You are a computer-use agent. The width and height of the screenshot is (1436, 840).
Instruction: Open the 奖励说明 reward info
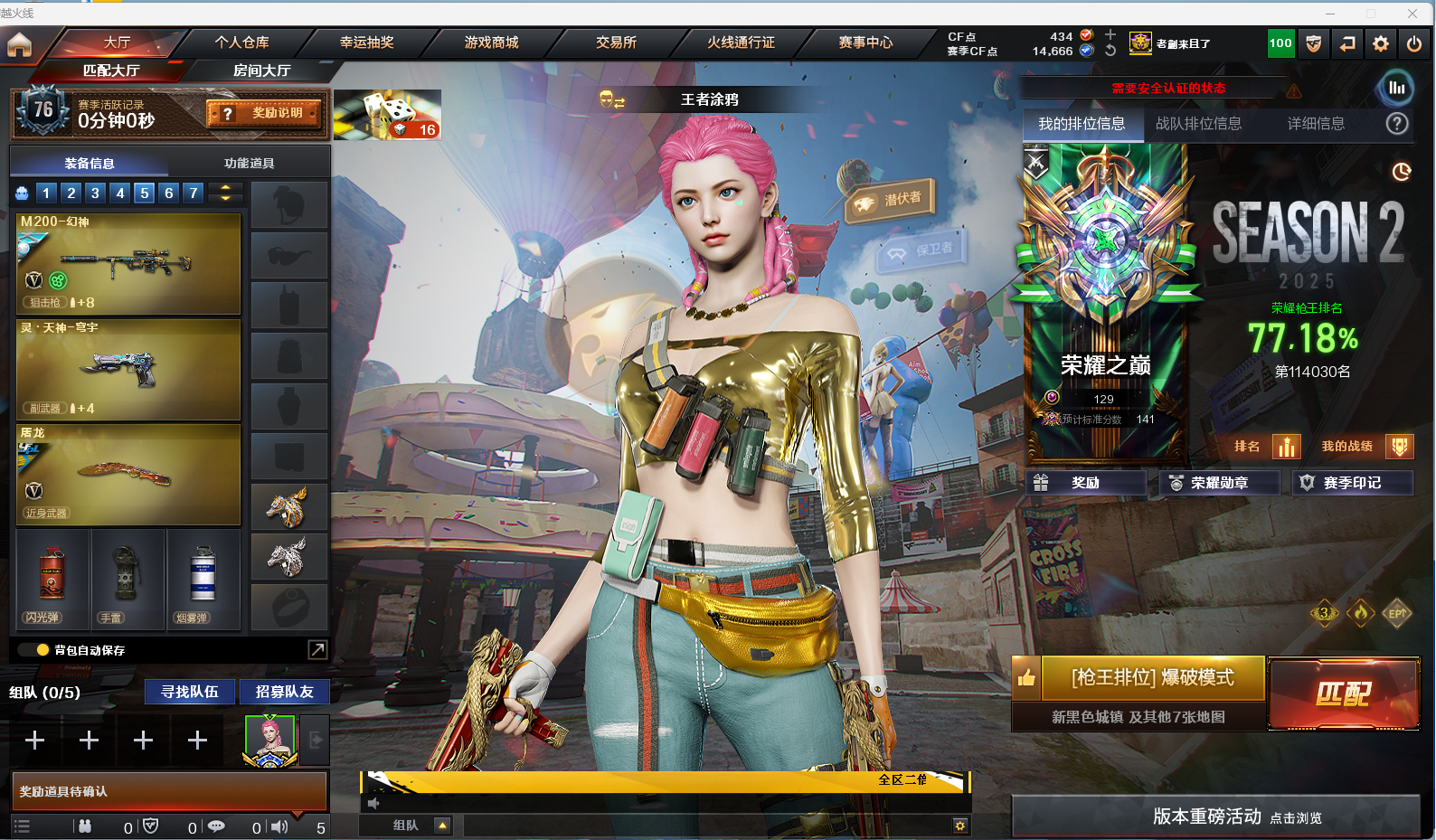265,113
